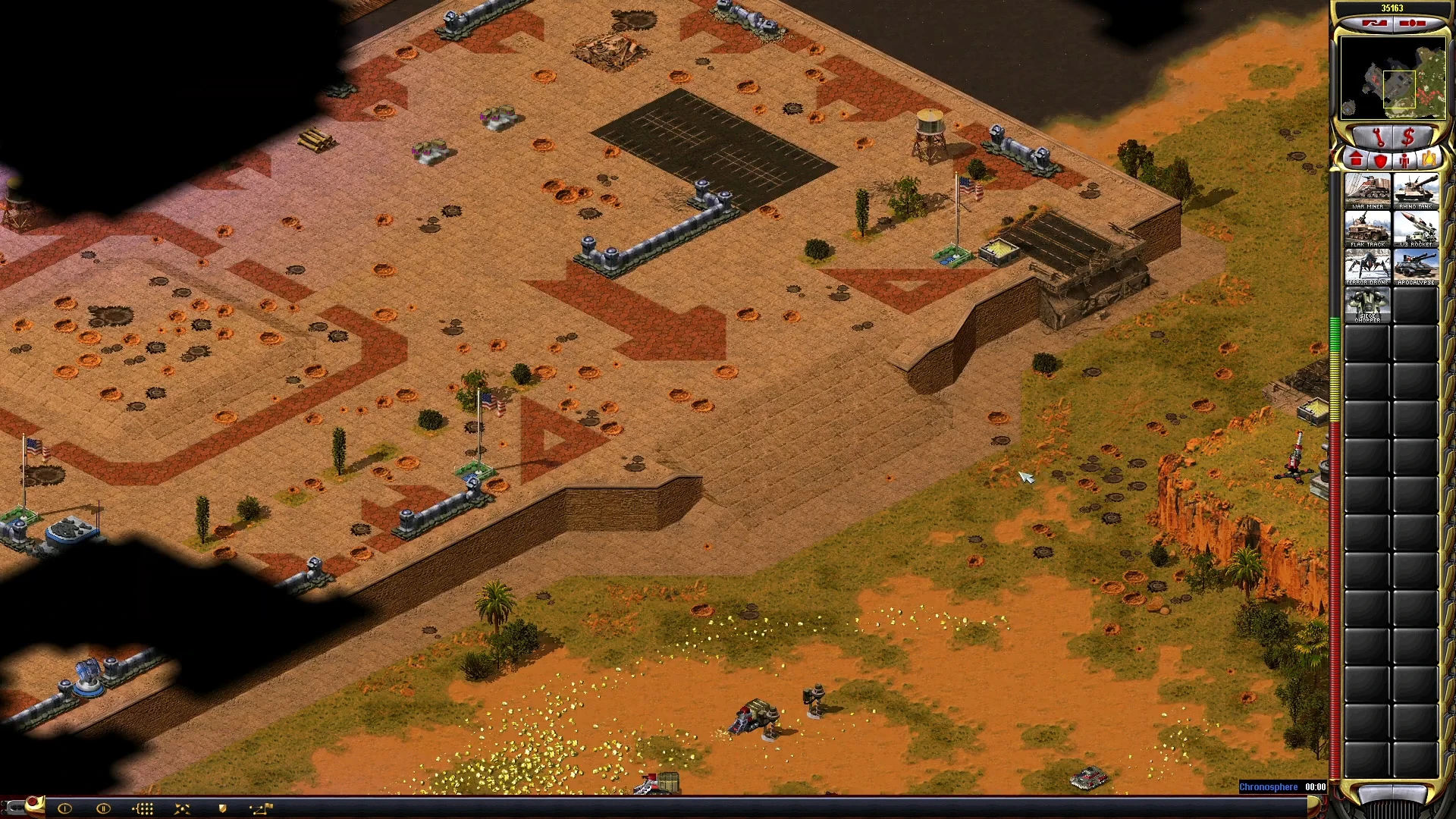Viewport: 1456px width, 819px height.
Task: Activate the waypoint path planning icon
Action: [262, 808]
